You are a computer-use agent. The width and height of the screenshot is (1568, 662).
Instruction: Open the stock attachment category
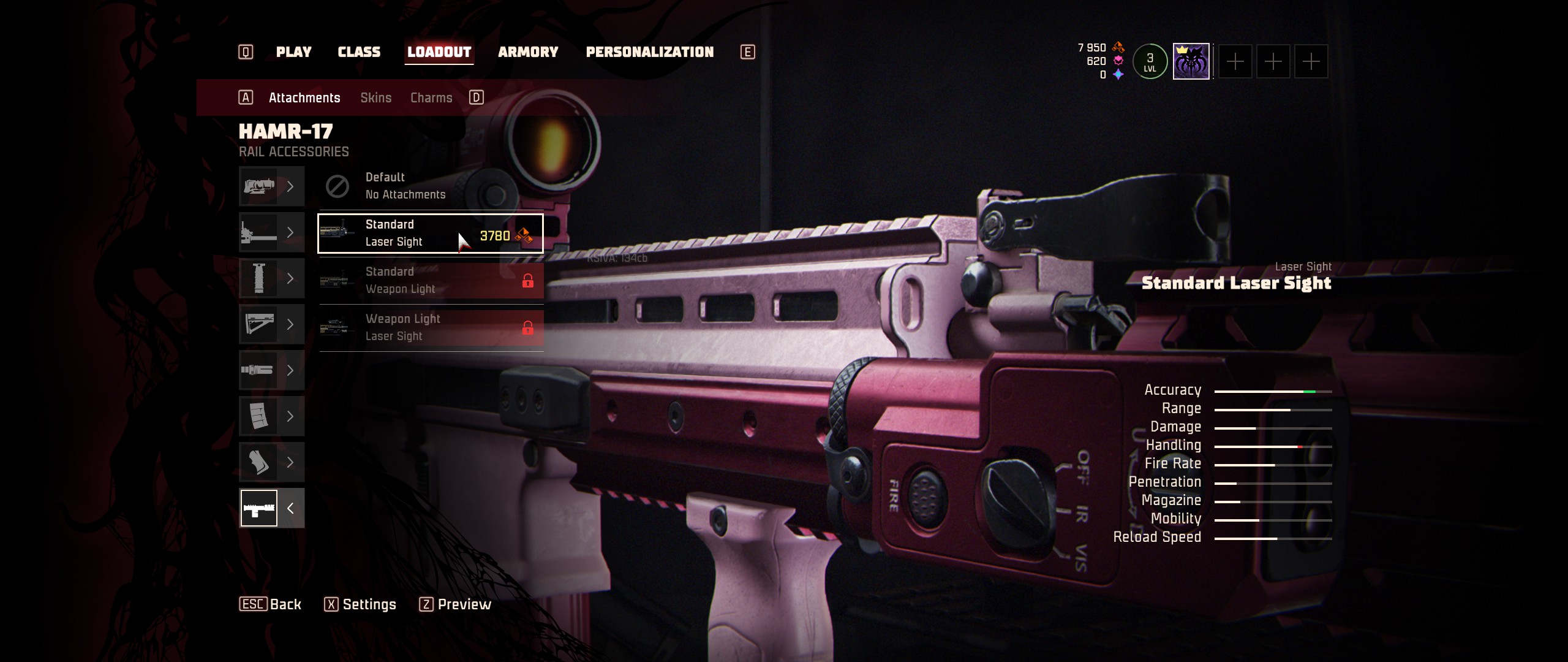point(271,324)
